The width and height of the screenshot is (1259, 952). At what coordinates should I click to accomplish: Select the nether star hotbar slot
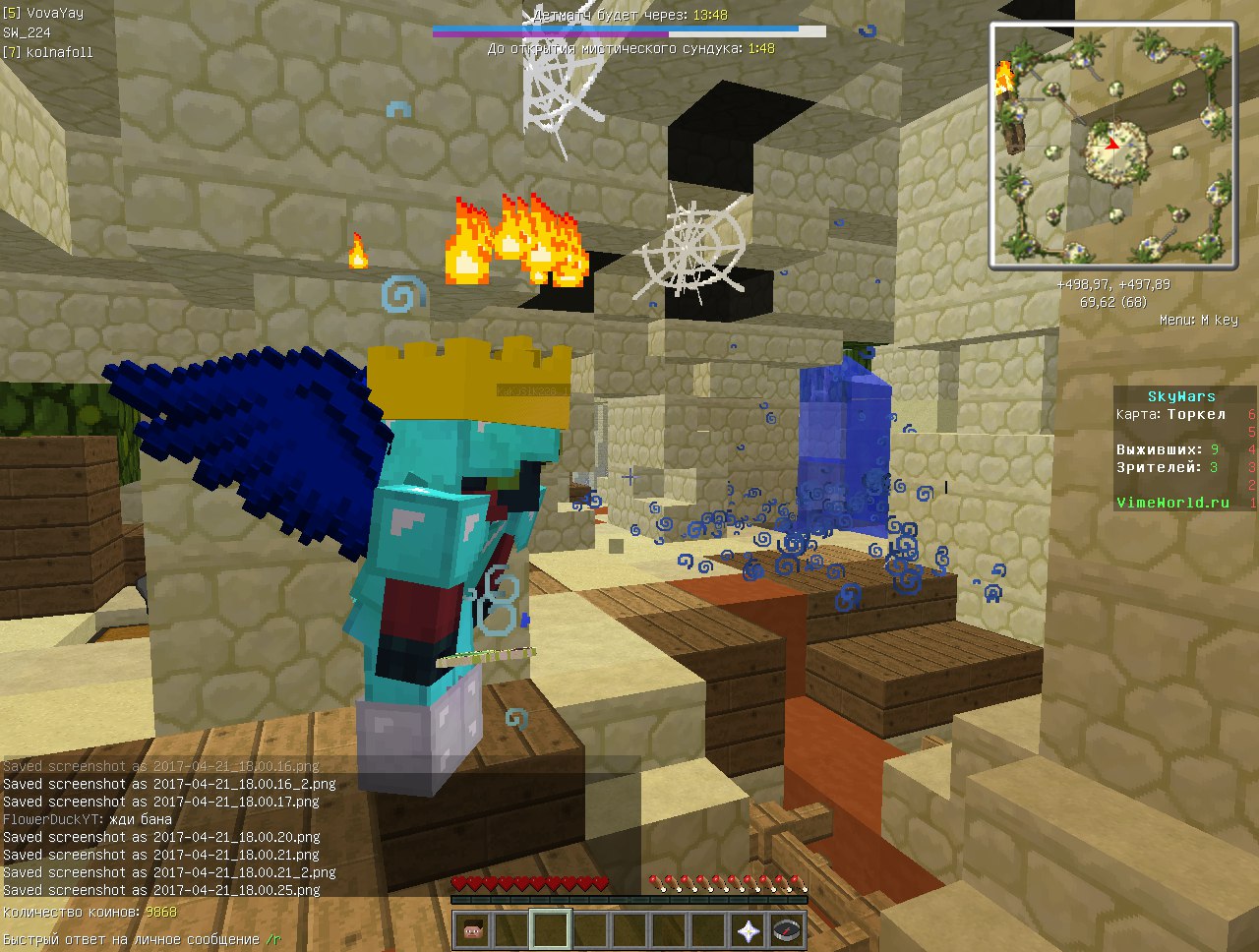(x=749, y=929)
